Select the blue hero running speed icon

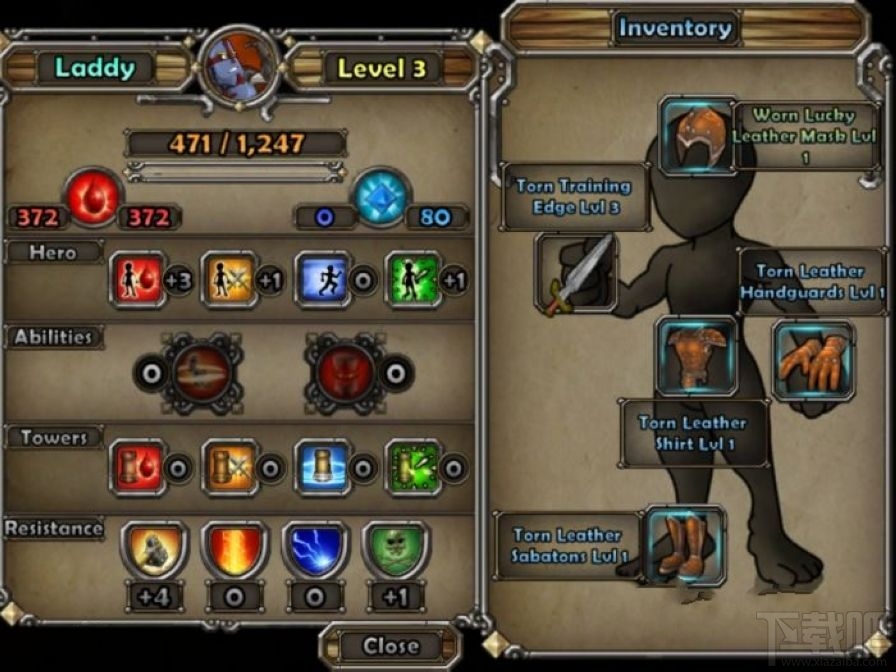click(321, 280)
